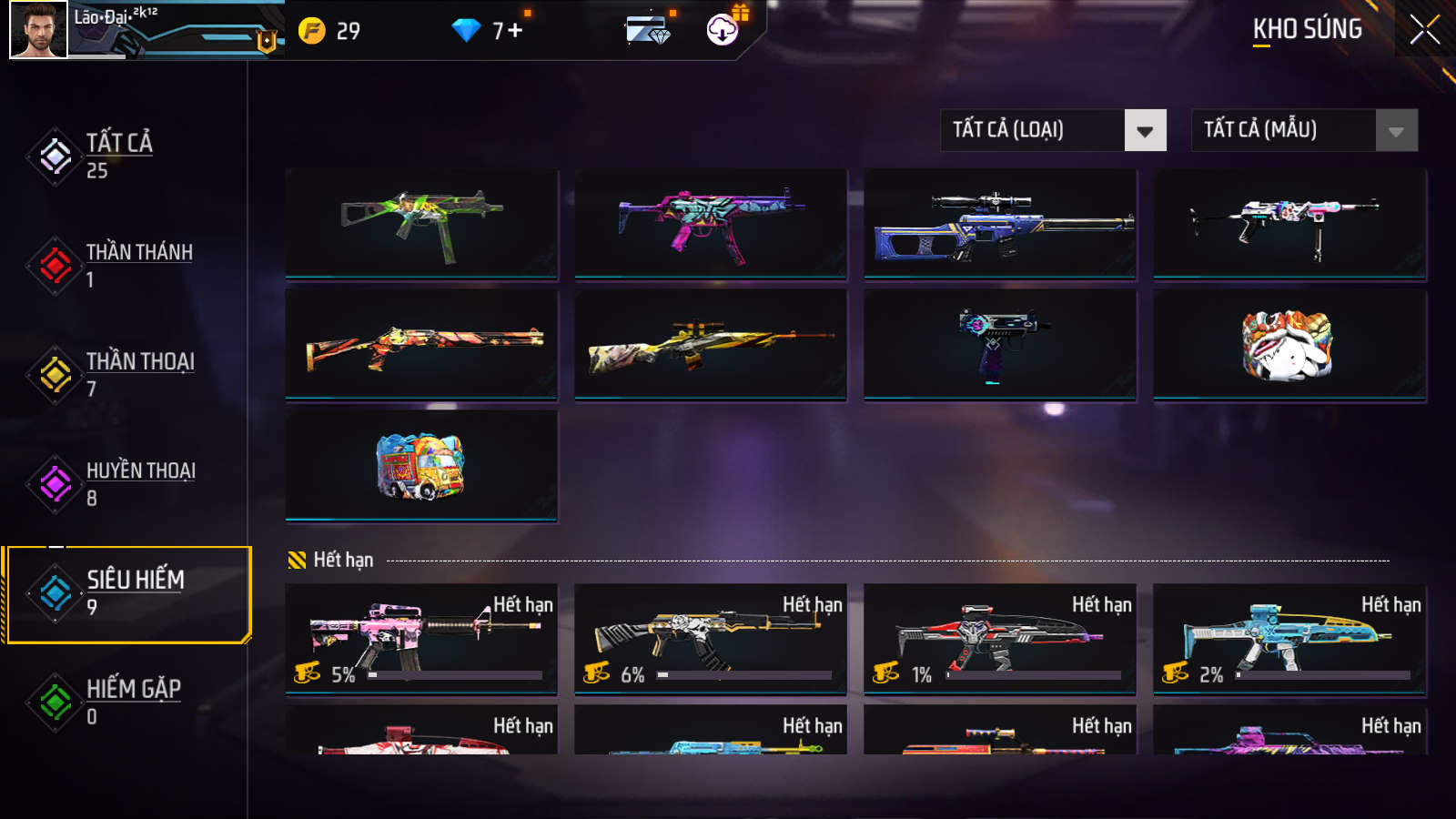Select the expired pink M4A1 skin
This screenshot has width=1456, height=819.
tap(421, 637)
